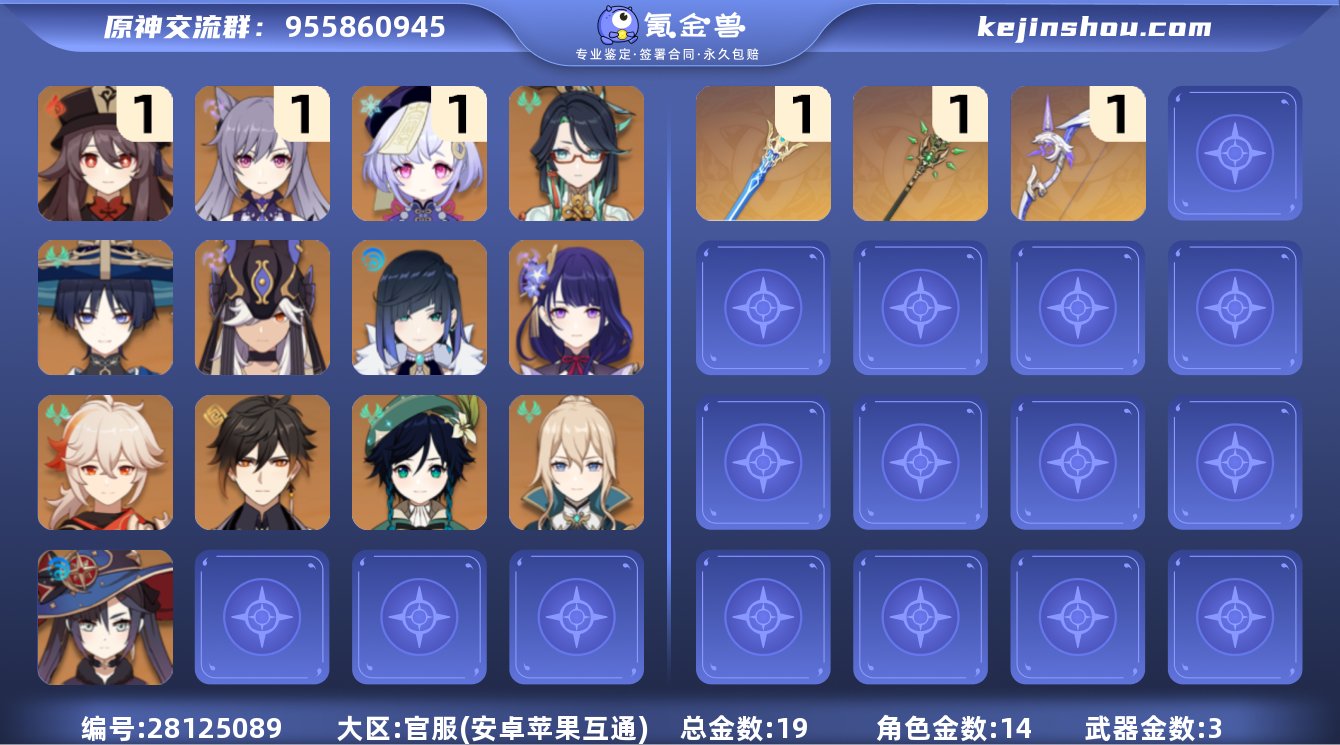Select Raiden Shogun's character avatar
1340x745 pixels.
pyautogui.click(x=576, y=307)
